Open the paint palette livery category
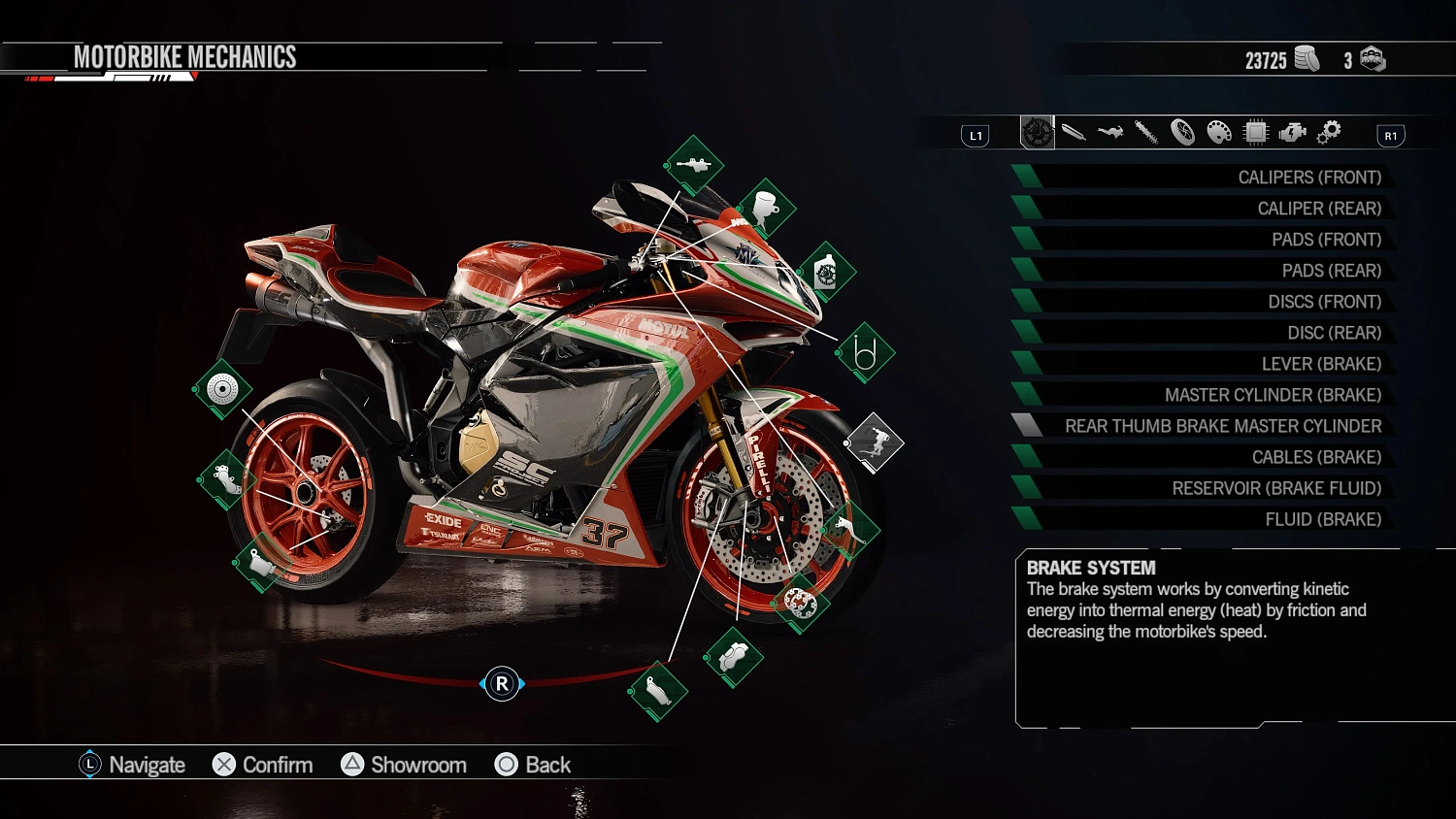 (x=1218, y=132)
